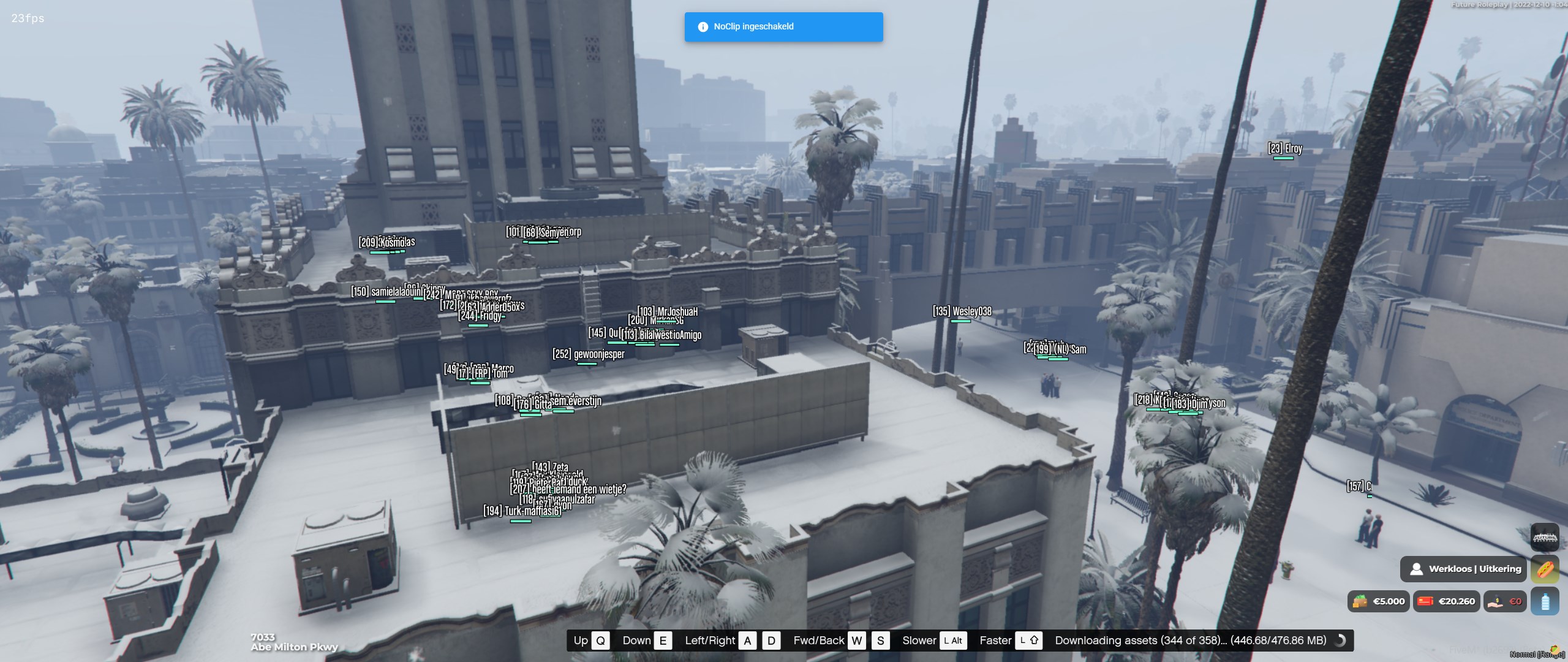Open the Werkloos | Uitkering job badge
Viewport: 1568px width, 662px height.
tap(1464, 569)
